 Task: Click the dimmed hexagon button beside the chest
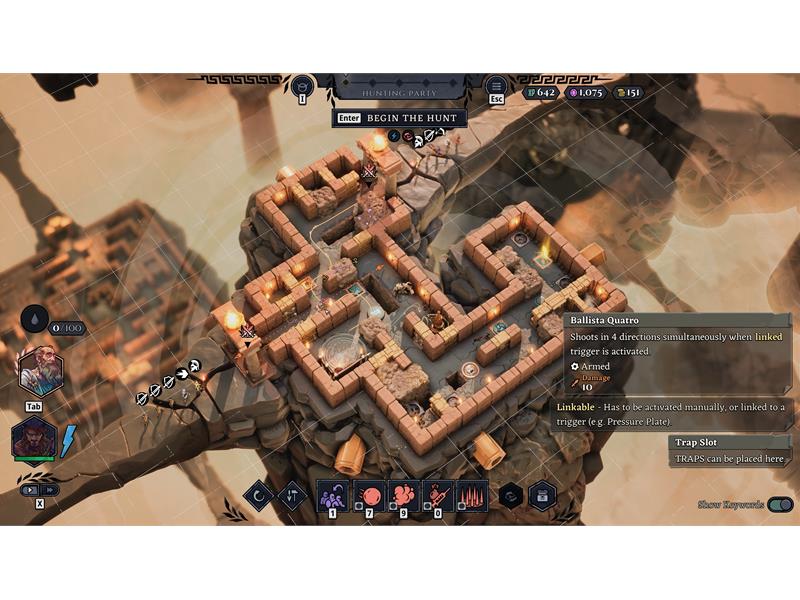click(x=510, y=496)
